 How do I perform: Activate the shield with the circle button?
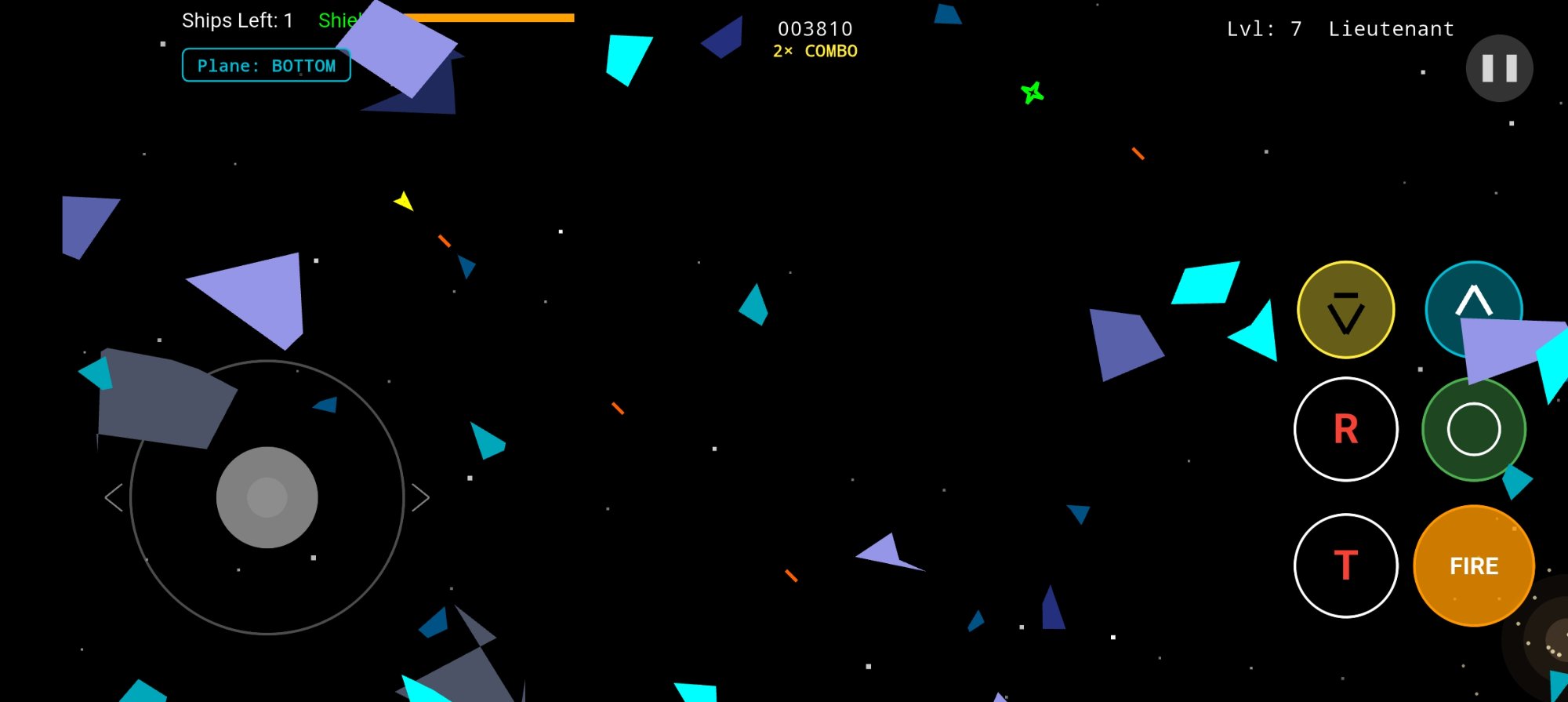[x=1473, y=429]
